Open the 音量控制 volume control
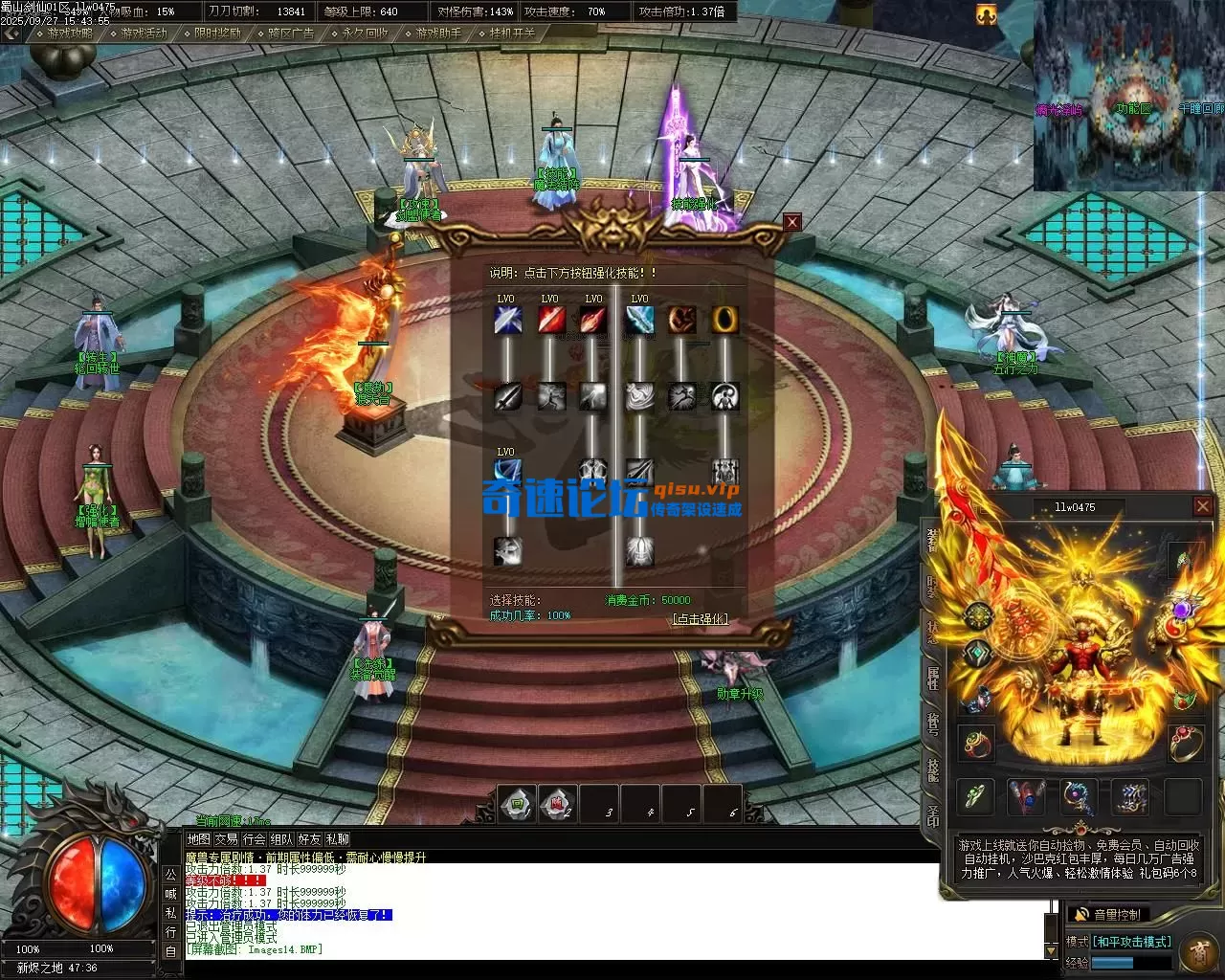 point(1108,915)
